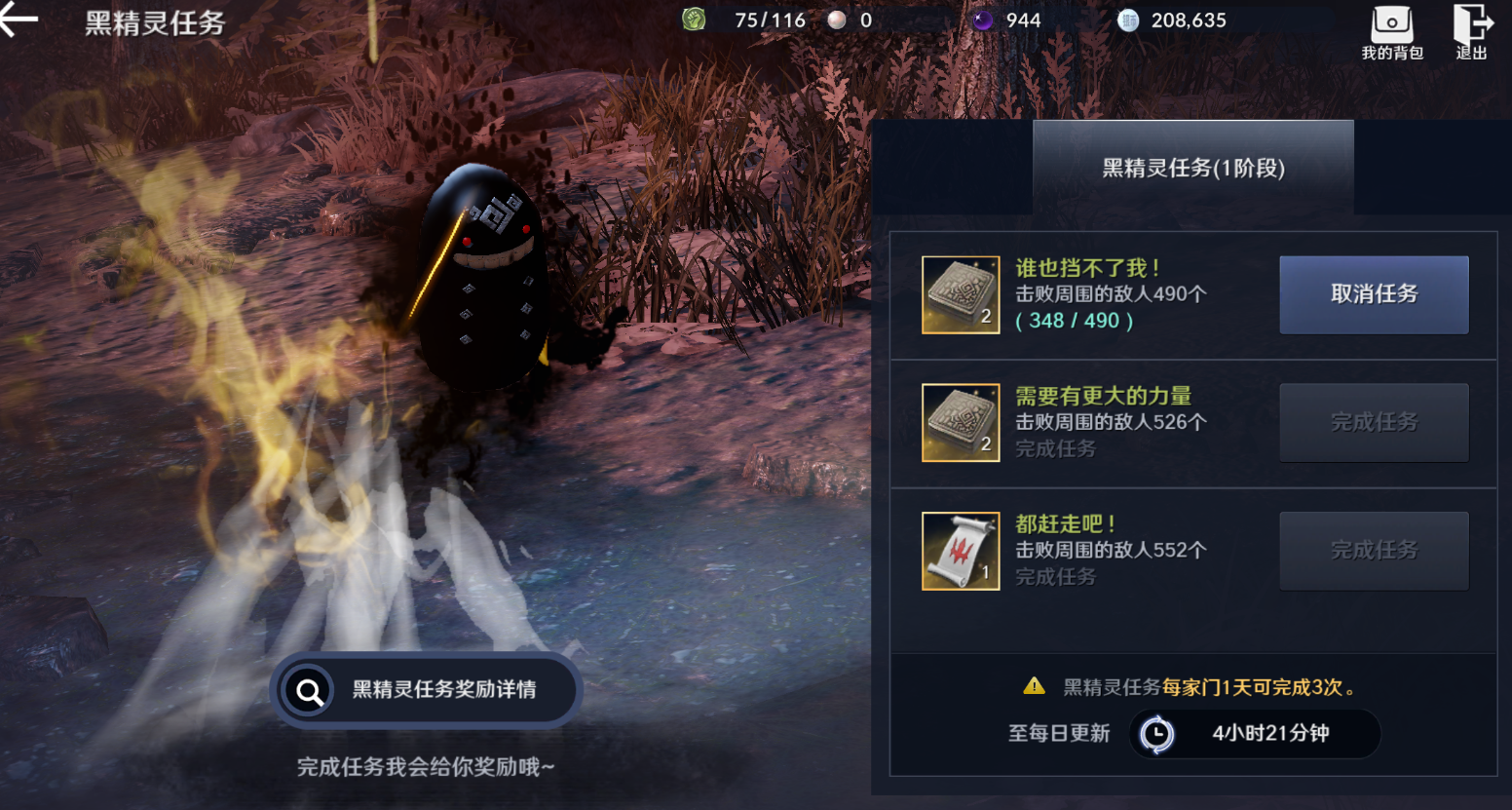1512x810 pixels.
Task: Click the clock icon next to the daily timer
Action: tap(1156, 734)
